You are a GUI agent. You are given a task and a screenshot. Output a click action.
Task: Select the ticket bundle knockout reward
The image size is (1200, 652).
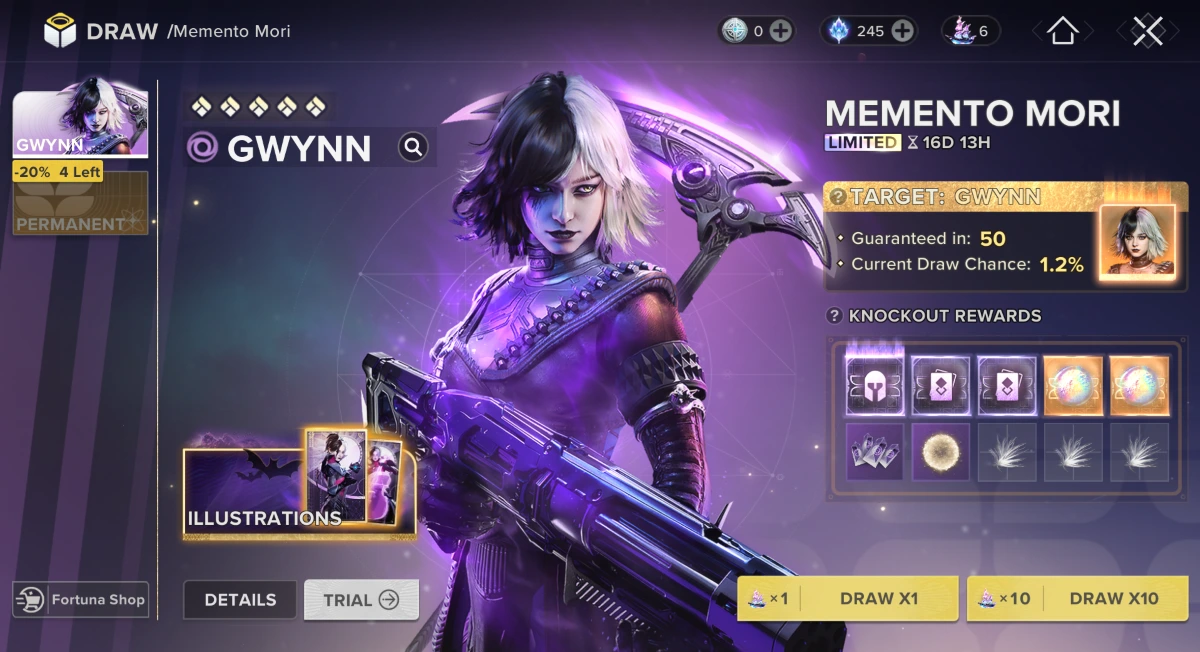(x=875, y=451)
